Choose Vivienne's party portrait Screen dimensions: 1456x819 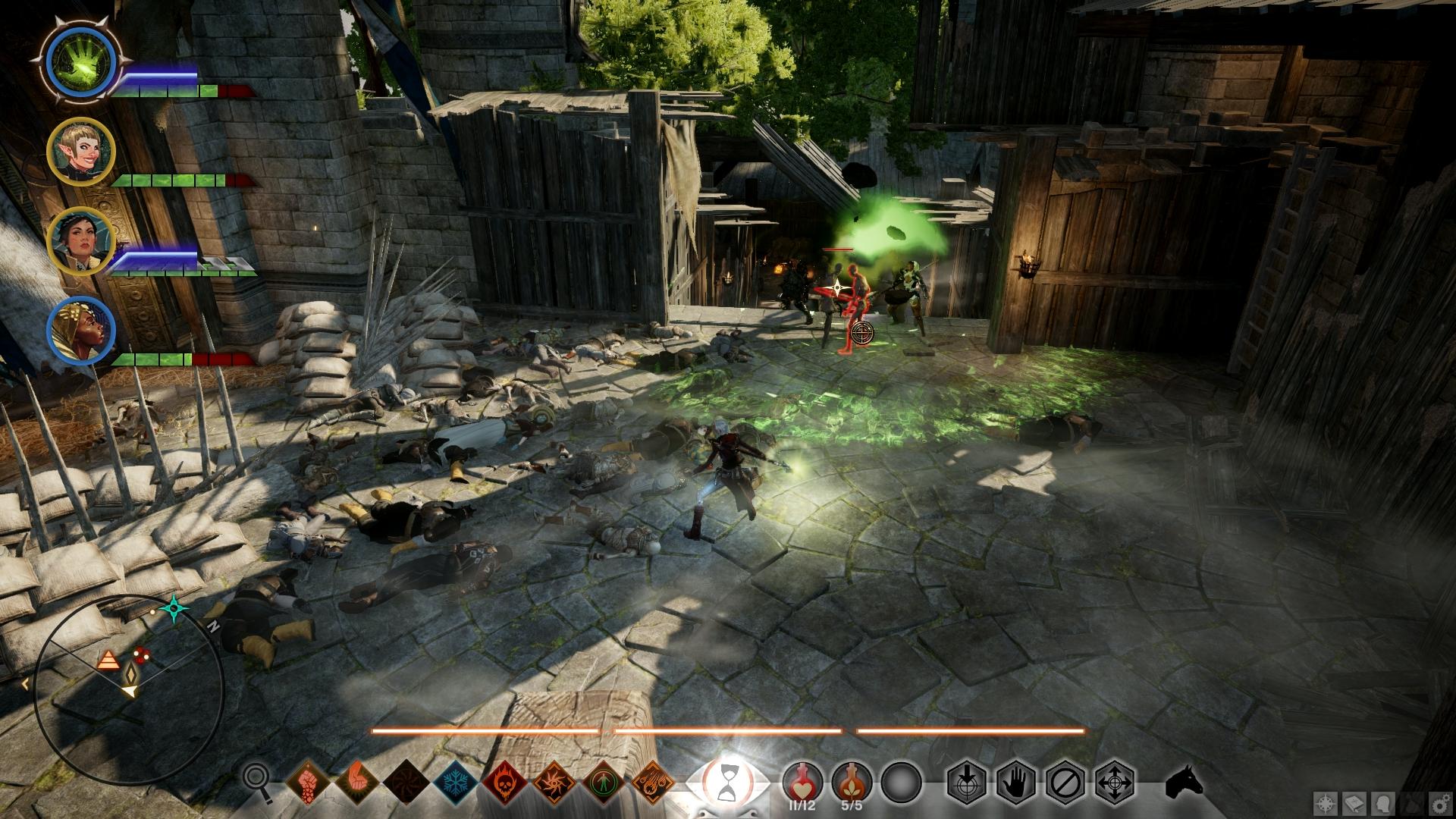(x=80, y=331)
